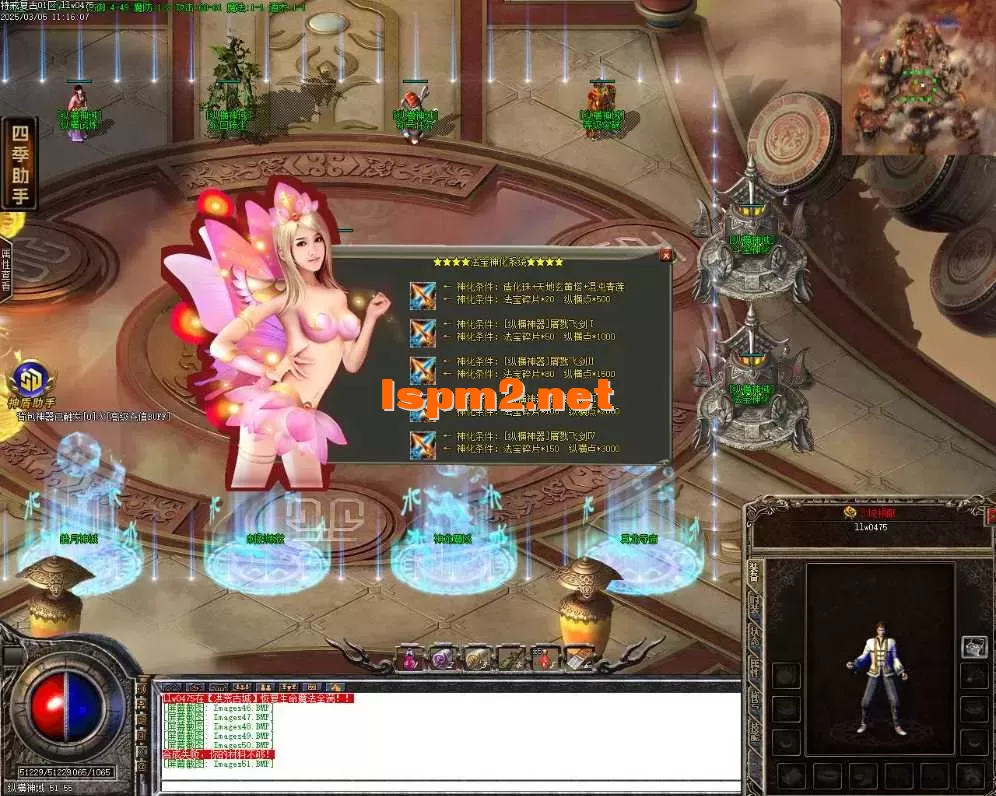996x796 pixels.
Task: Choose the bottom 屠戮飞剑 神化 option icon
Action: (x=423, y=444)
